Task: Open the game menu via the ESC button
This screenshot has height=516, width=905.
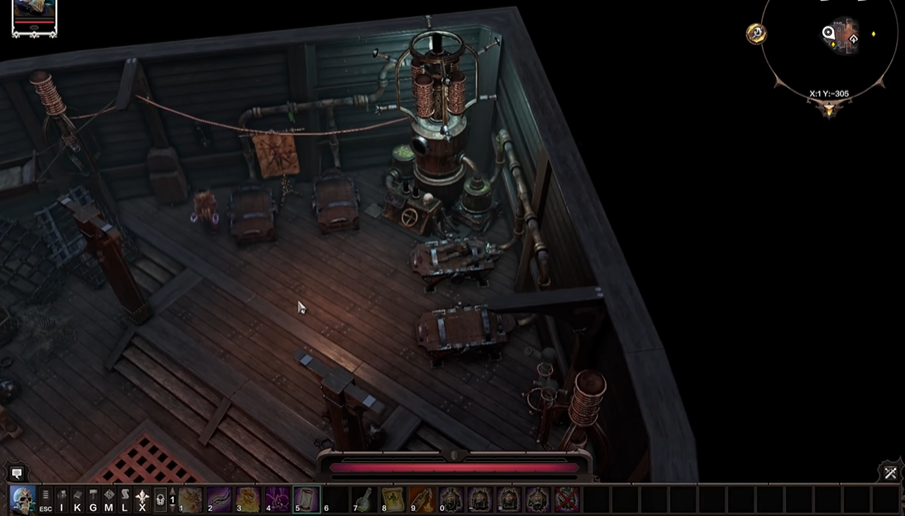Action: (x=46, y=499)
